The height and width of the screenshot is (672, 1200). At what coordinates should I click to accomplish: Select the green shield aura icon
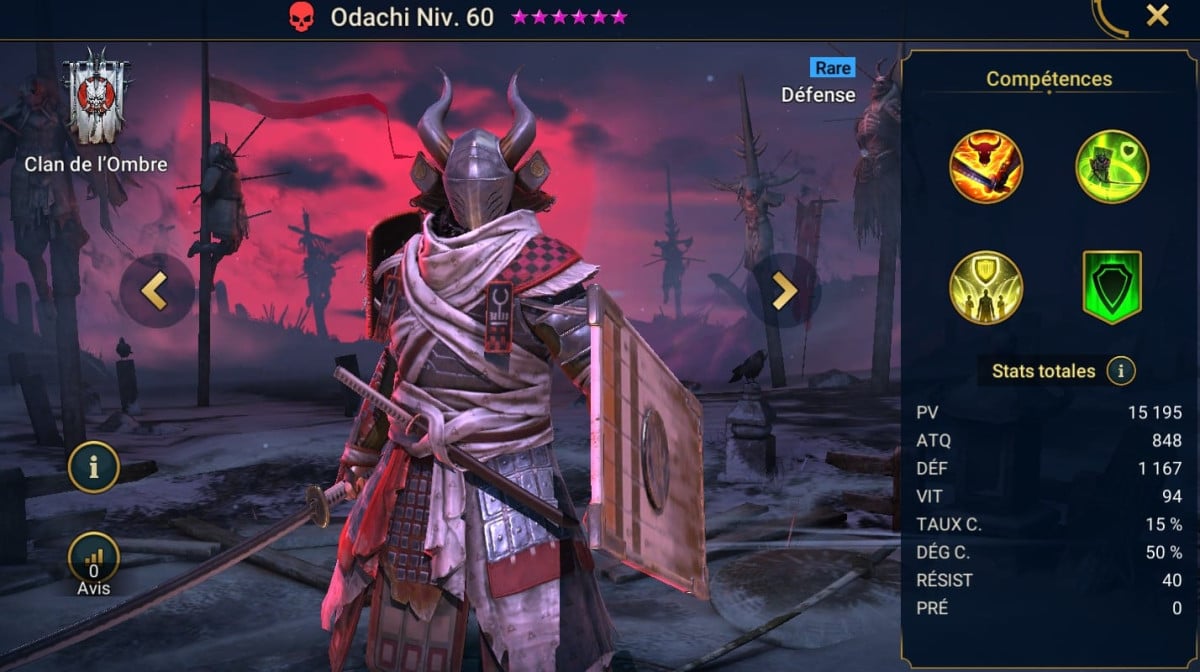pos(1112,287)
